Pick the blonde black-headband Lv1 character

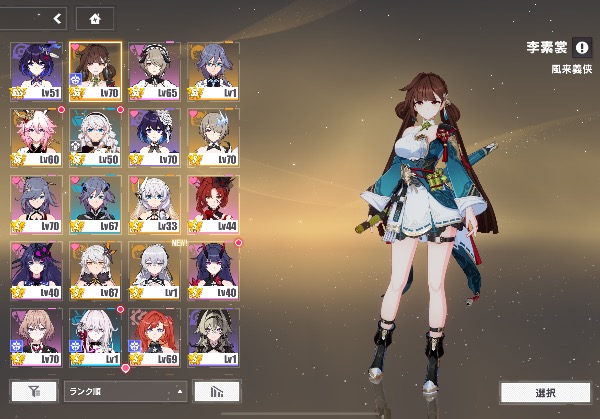(213, 337)
